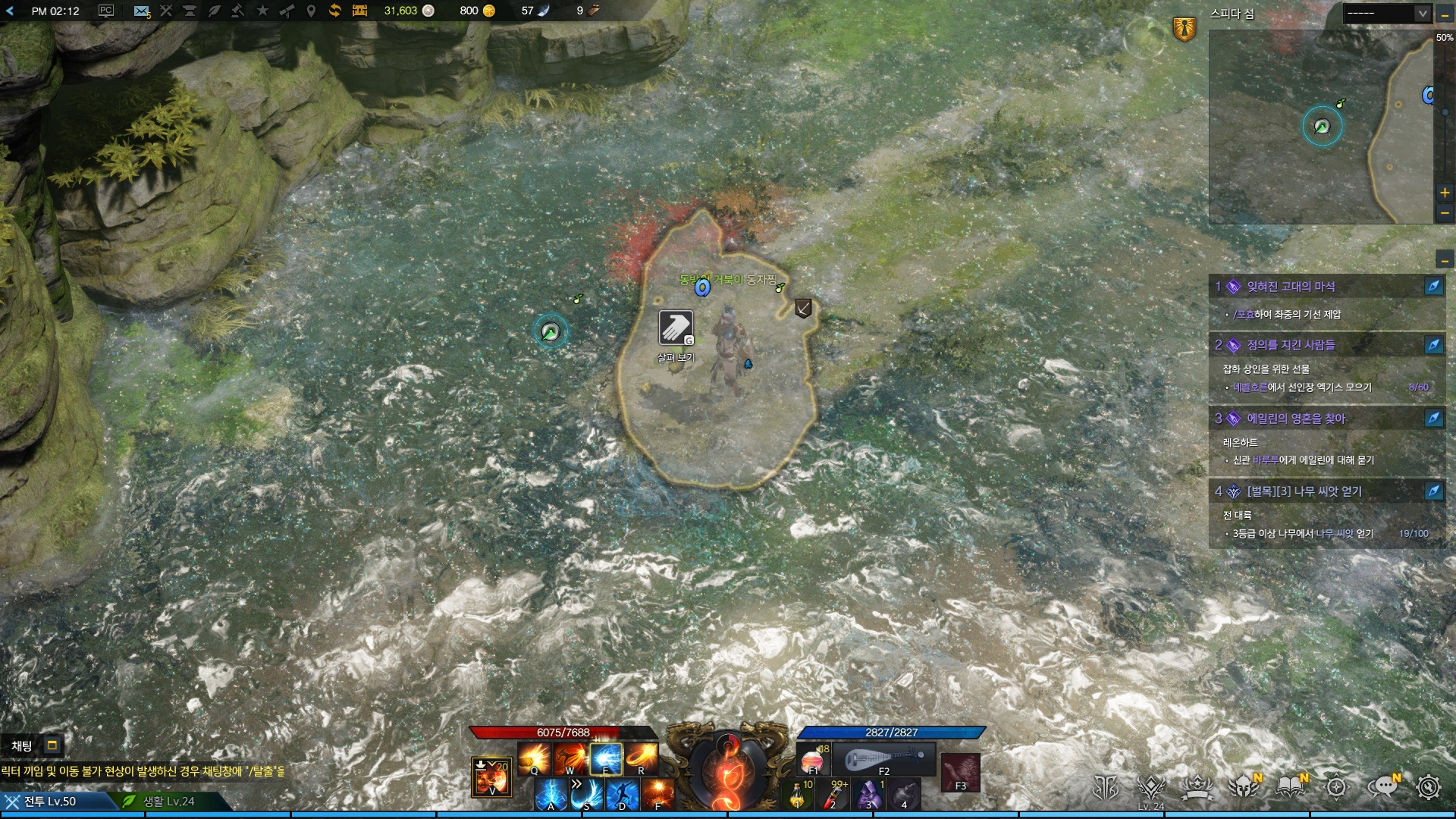The image size is (1456, 819).
Task: Click the 살펴 보기 hand interaction icon
Action: (675, 328)
